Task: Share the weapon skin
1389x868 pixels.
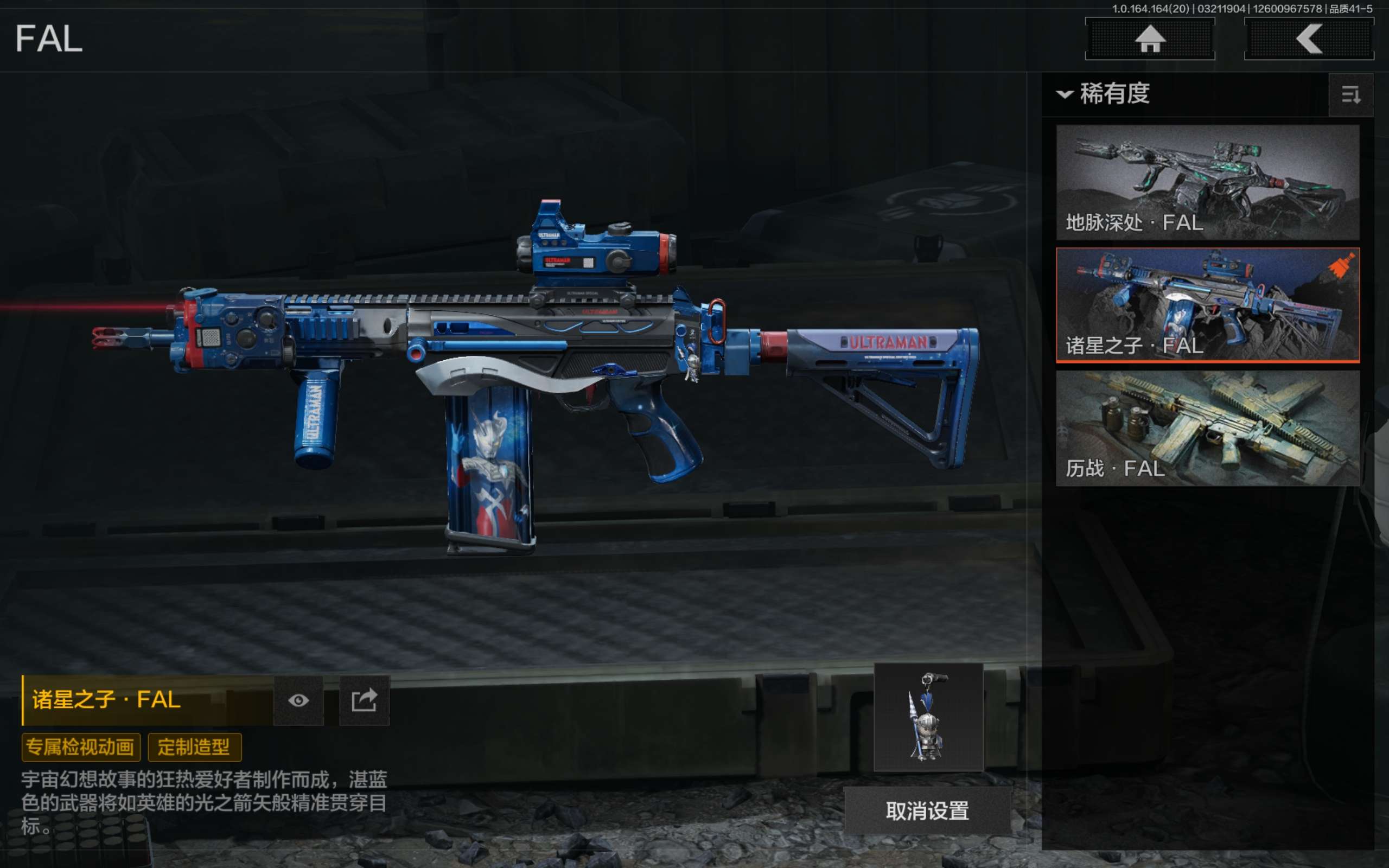Action: pos(365,700)
